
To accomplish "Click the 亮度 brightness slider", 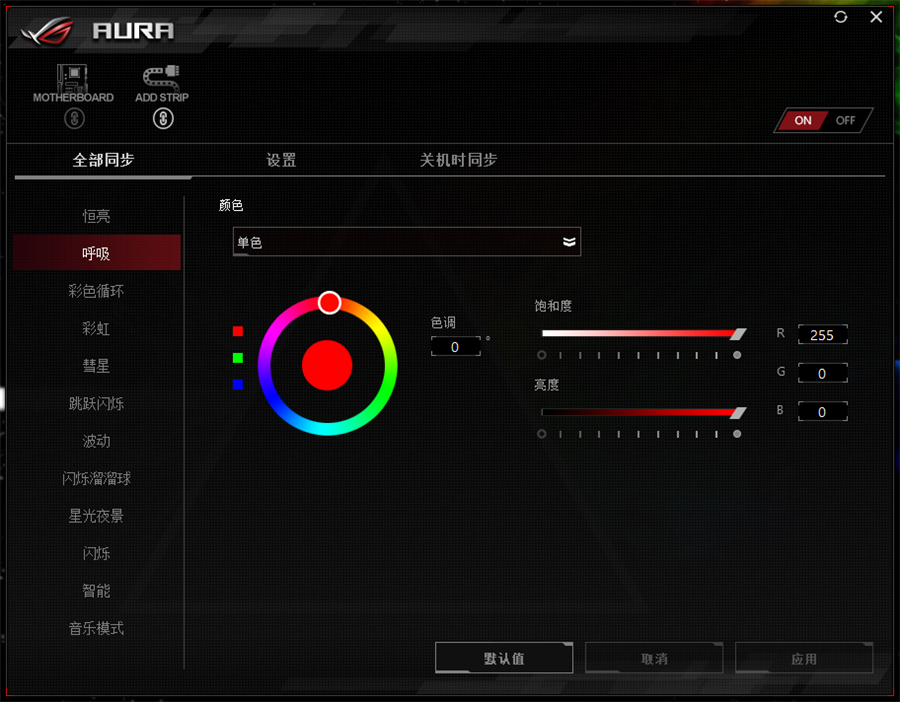I will click(640, 412).
